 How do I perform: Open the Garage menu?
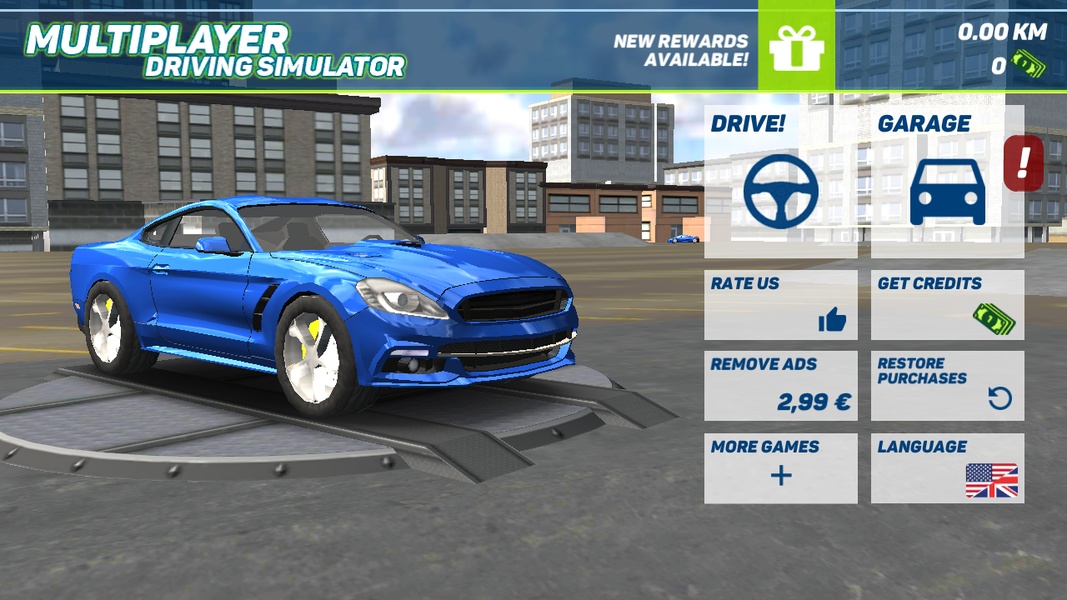pos(947,181)
